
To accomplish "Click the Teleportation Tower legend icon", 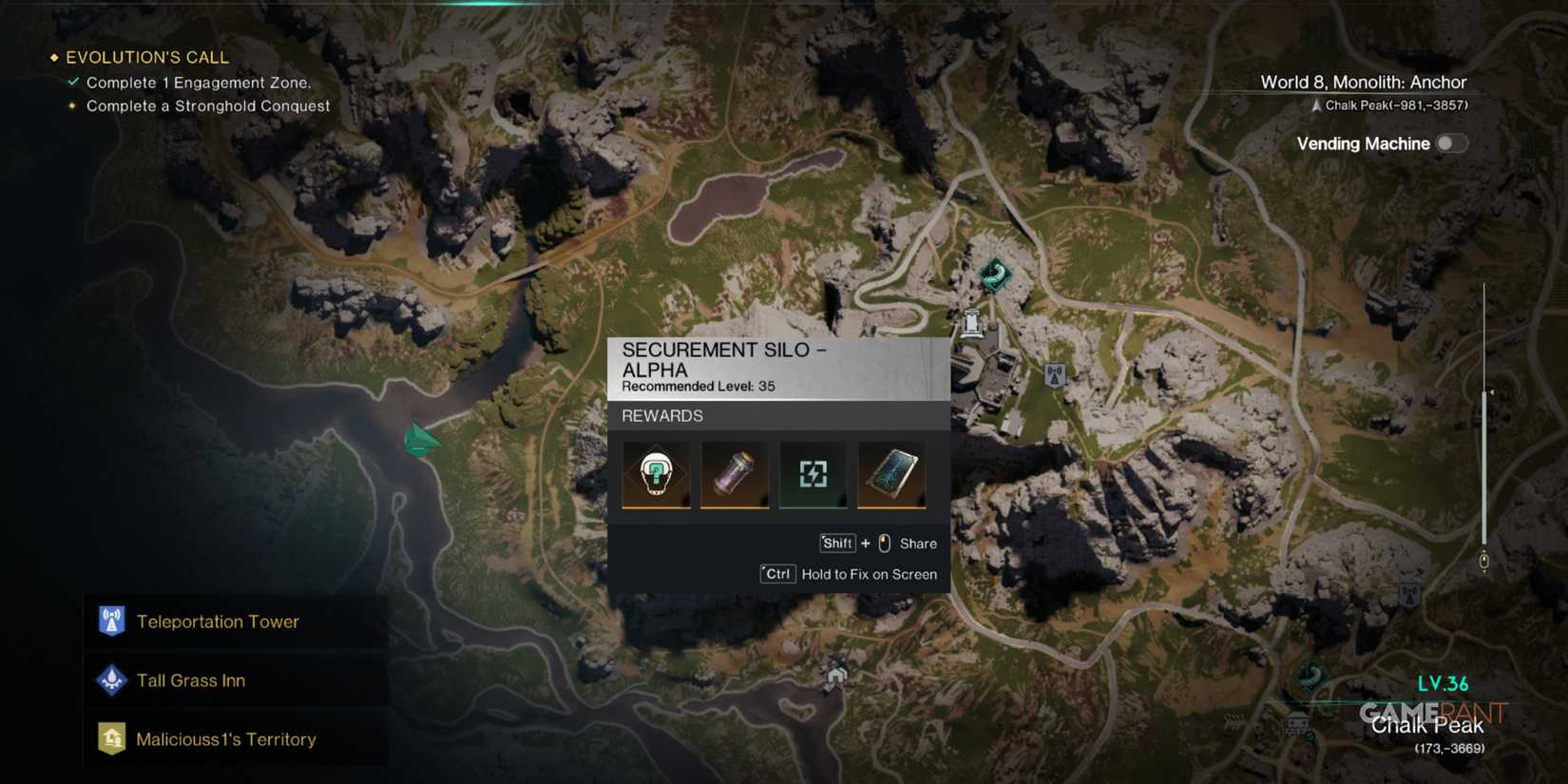I will point(111,621).
